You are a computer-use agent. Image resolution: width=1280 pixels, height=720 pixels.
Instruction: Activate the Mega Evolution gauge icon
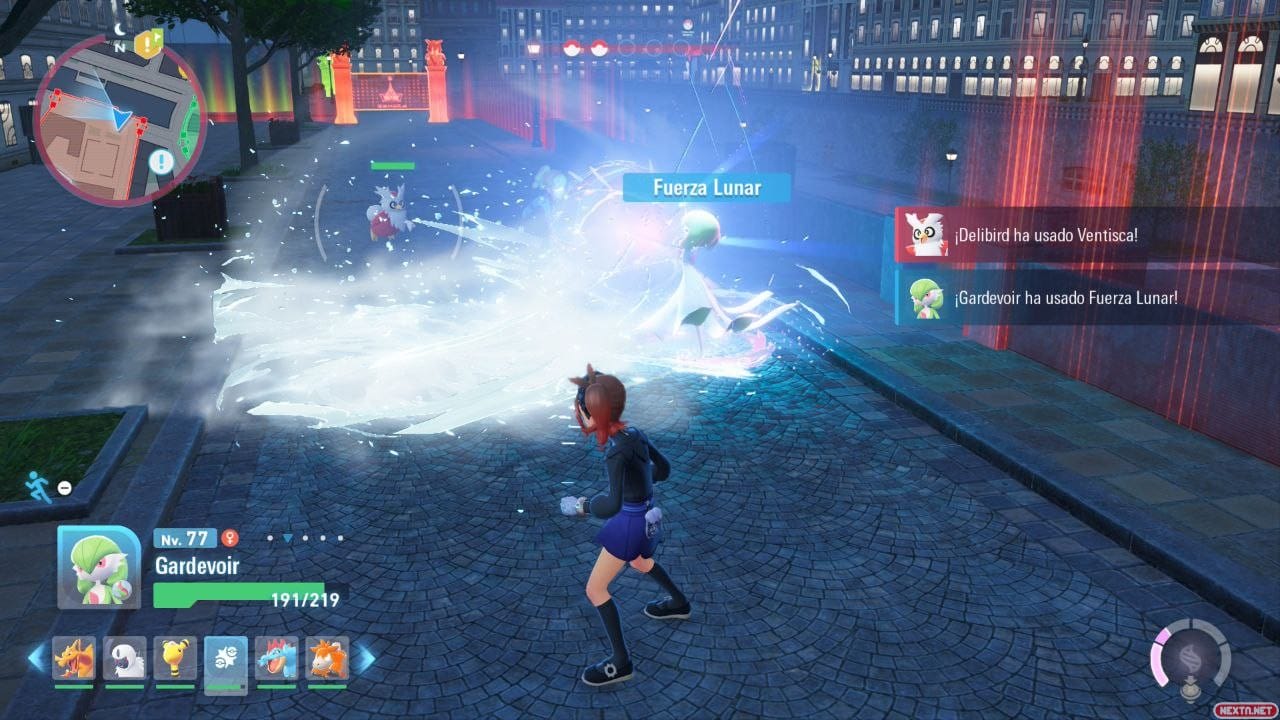(x=1189, y=657)
